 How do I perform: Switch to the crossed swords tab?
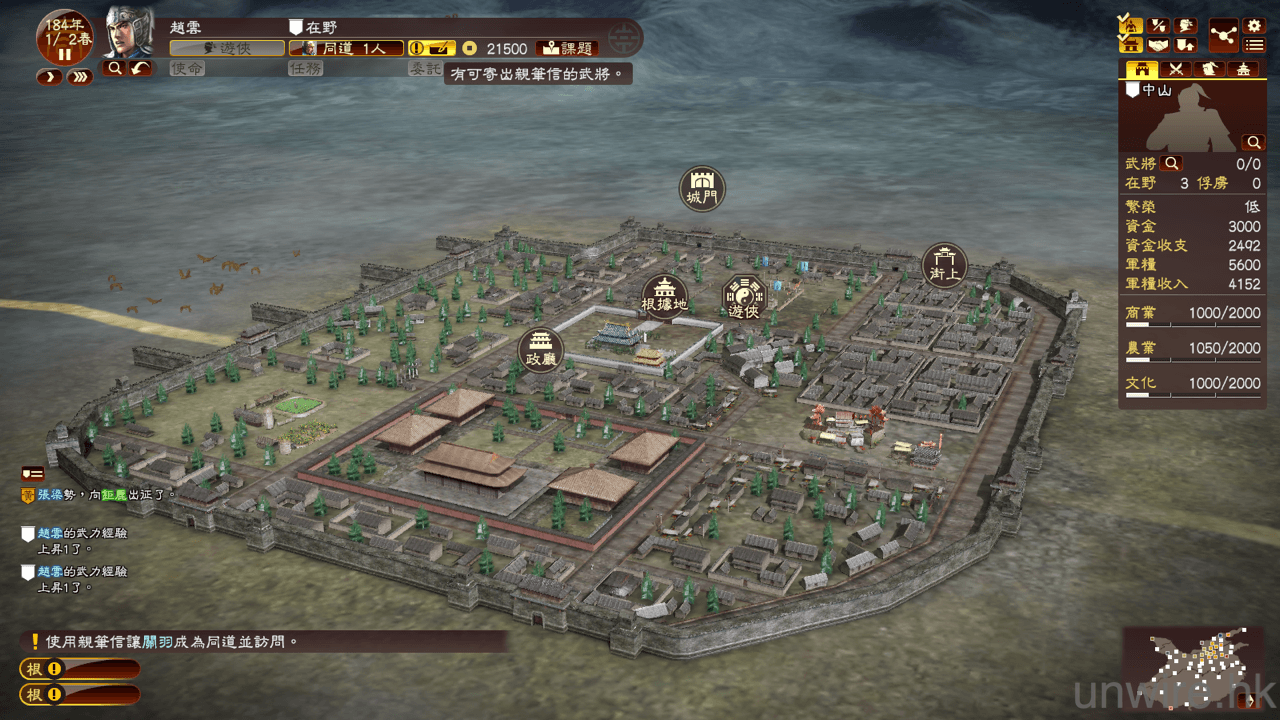coord(1176,70)
